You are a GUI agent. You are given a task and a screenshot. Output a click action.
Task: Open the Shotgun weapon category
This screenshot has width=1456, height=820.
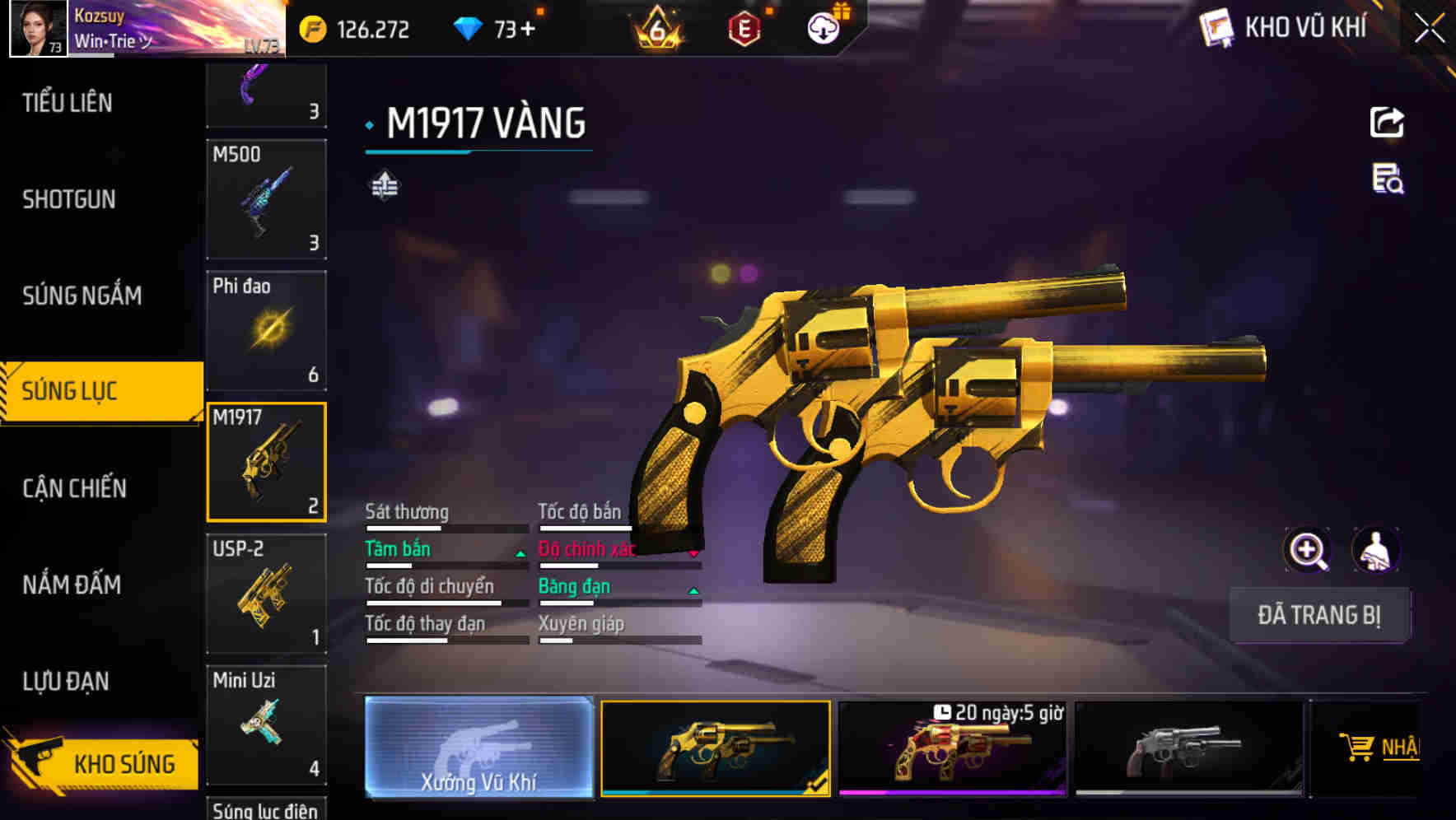(69, 199)
